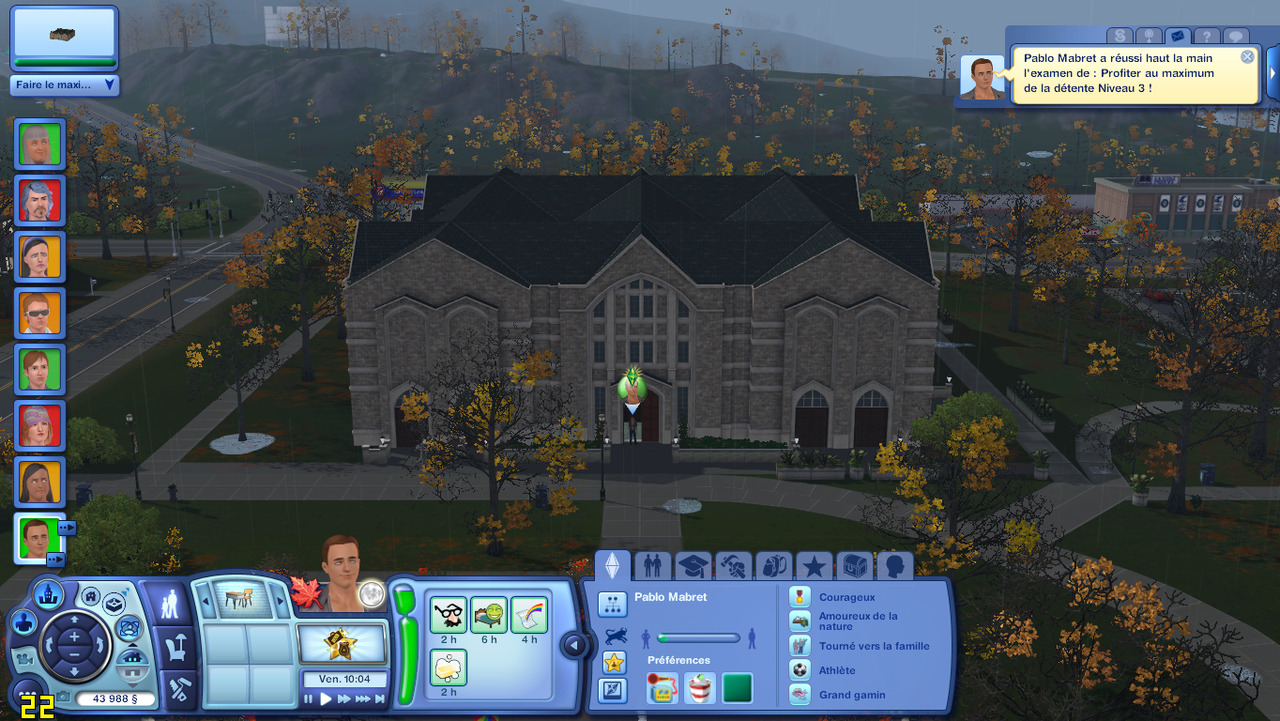Image resolution: width=1280 pixels, height=721 pixels.
Task: Open Edit Town via castle icon
Action: point(47,594)
